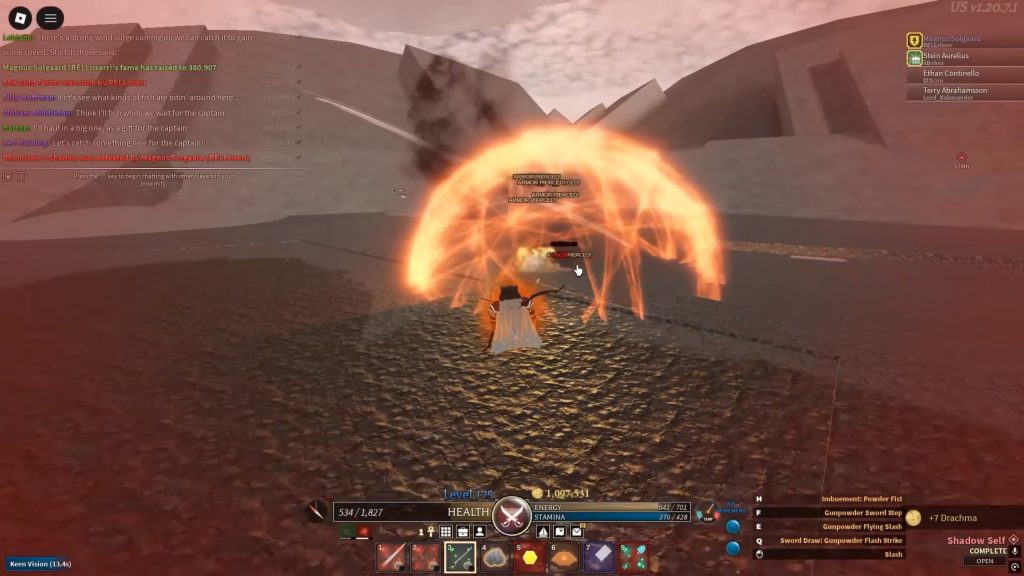
Task: Open the briefcase icon
Action: [463, 531]
